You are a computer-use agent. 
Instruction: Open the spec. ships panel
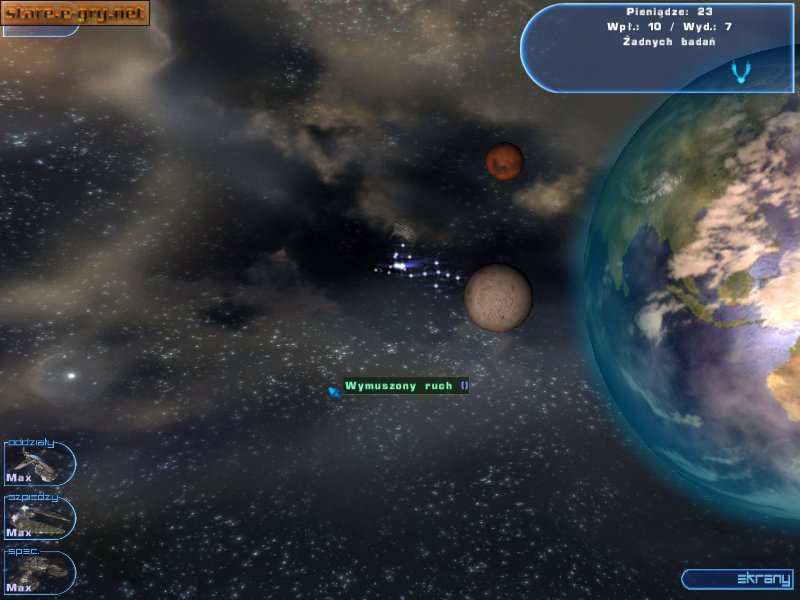tap(39, 573)
